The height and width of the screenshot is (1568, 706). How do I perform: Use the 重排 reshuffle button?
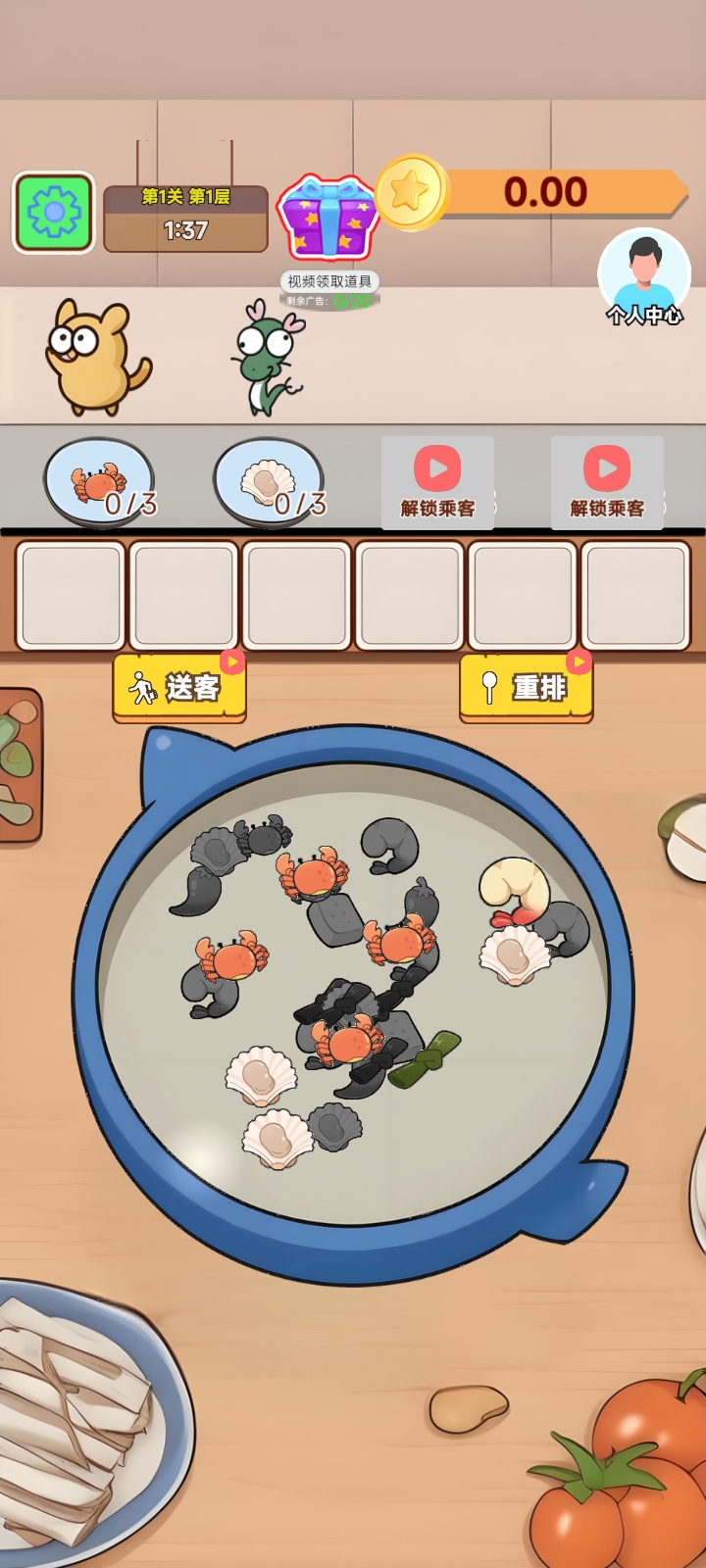coord(526,687)
